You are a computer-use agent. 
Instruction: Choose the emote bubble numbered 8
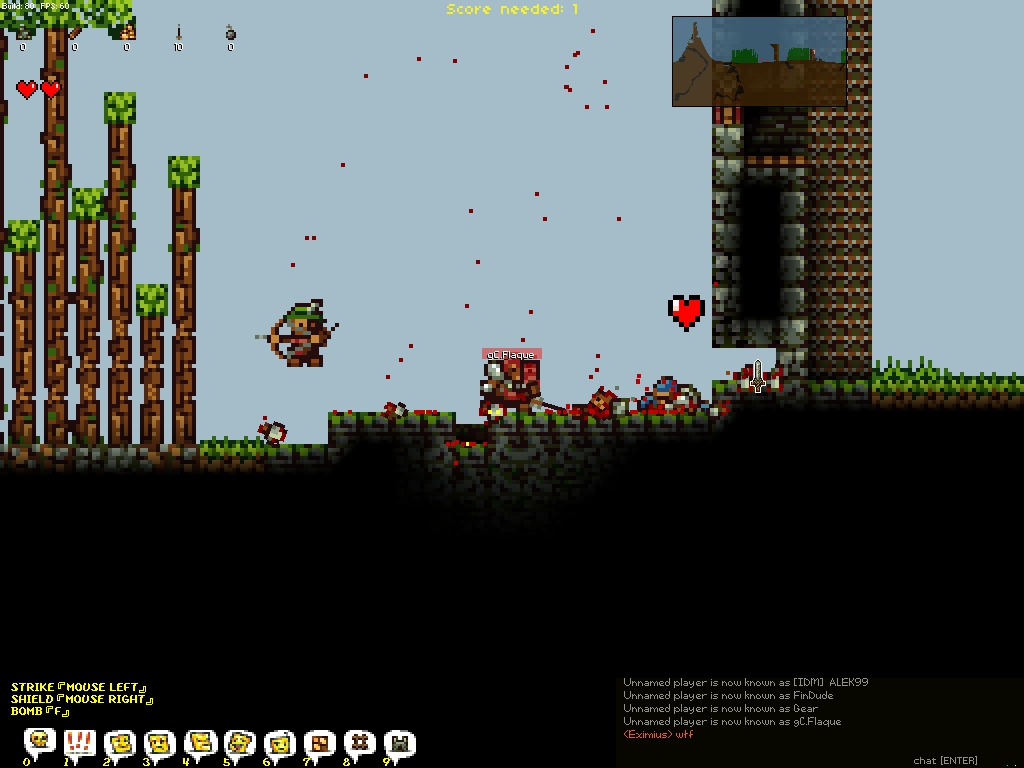point(360,742)
